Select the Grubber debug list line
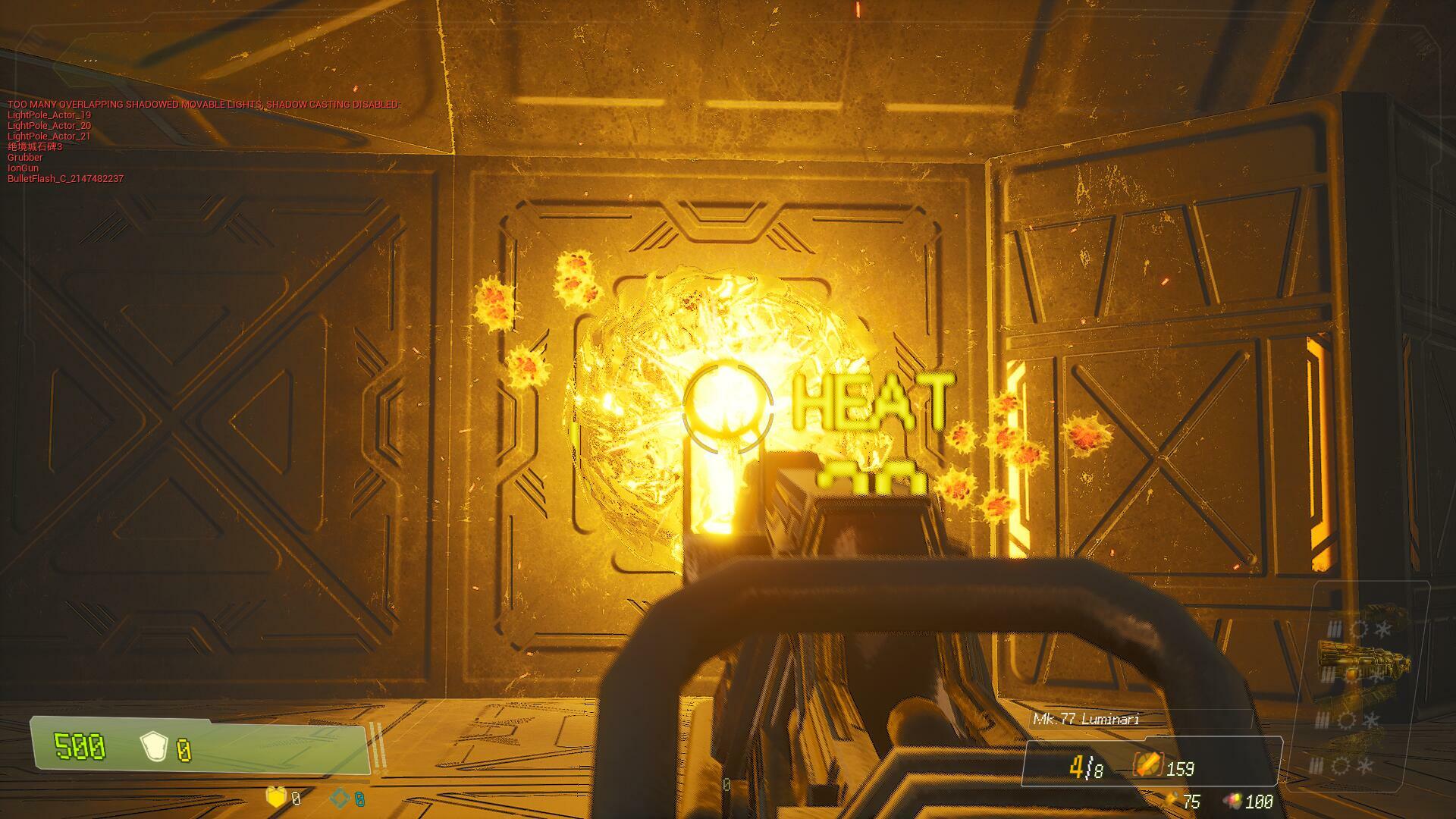This screenshot has height=819, width=1456. coord(25,157)
